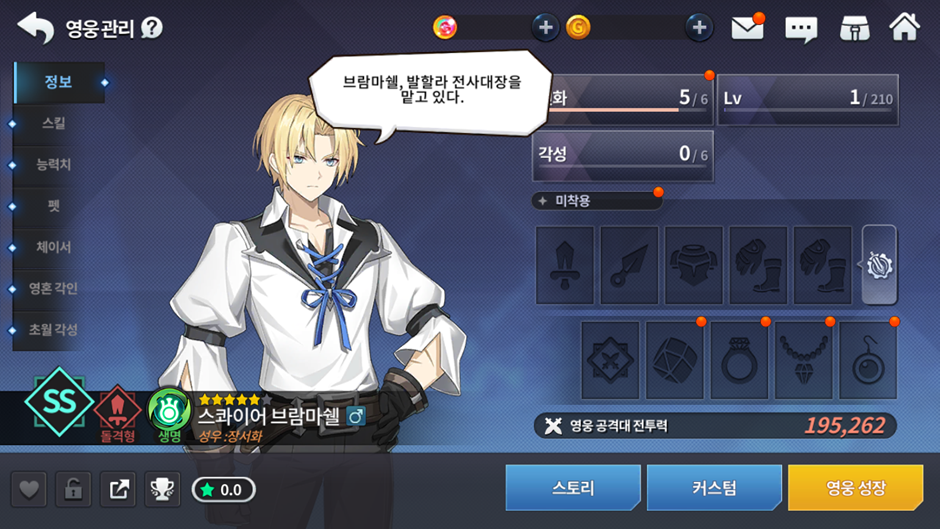
Task: Select the ring accessory slot
Action: [738, 359]
